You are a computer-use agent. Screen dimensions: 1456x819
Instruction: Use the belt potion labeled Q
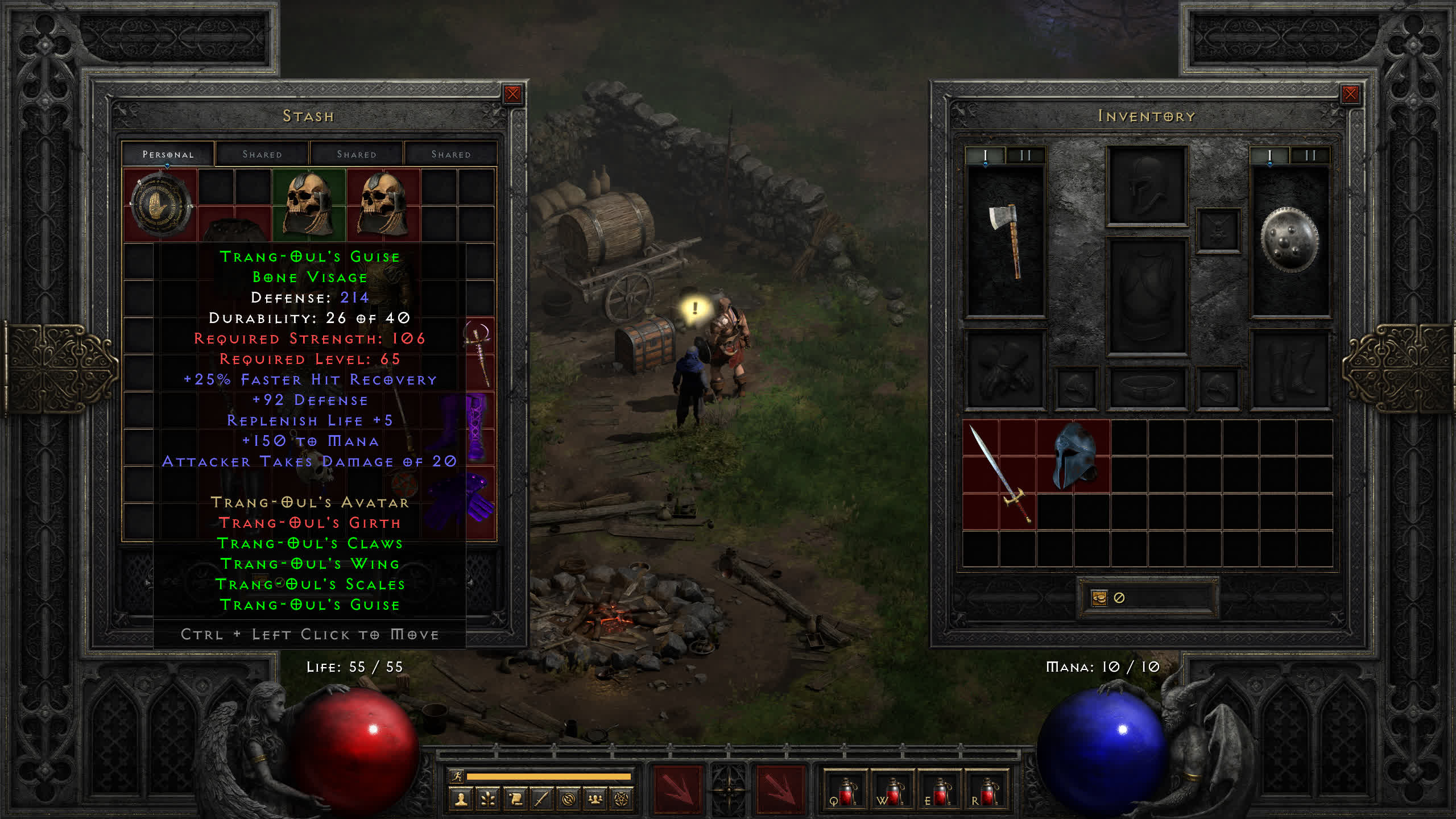coord(846,791)
